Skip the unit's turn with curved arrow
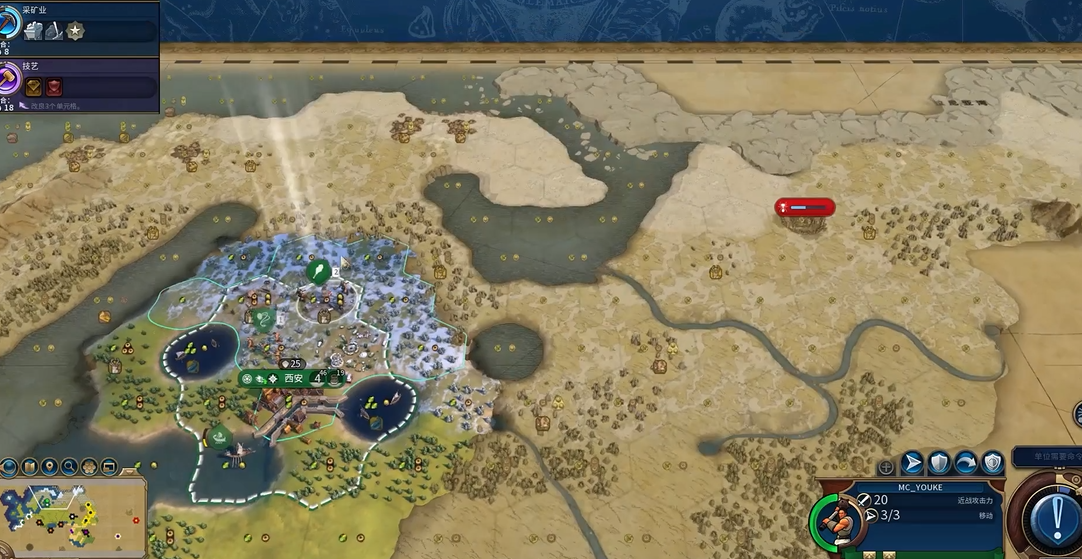The height and width of the screenshot is (559, 1082). tap(966, 463)
